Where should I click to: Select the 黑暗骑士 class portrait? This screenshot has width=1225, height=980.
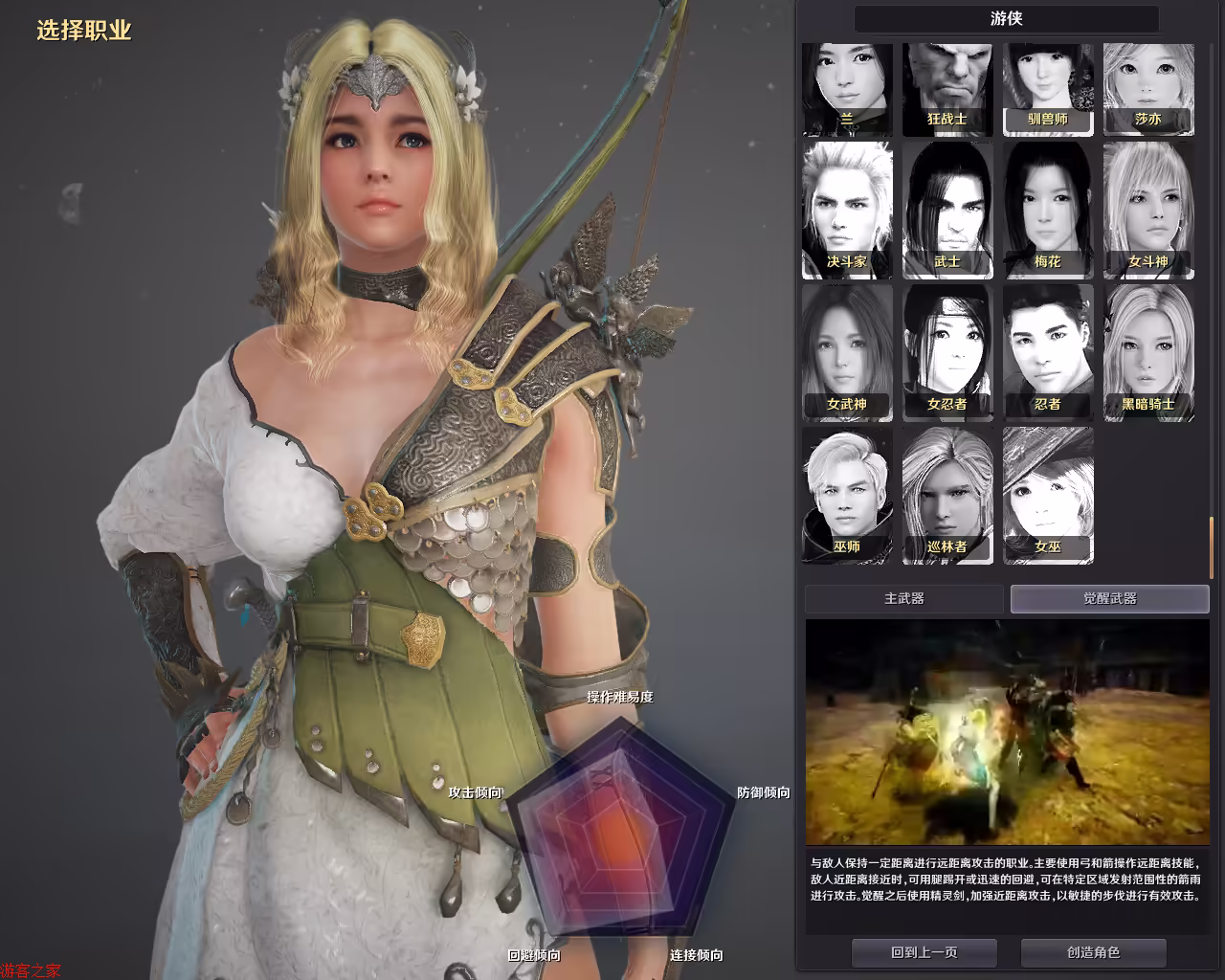tap(1148, 352)
